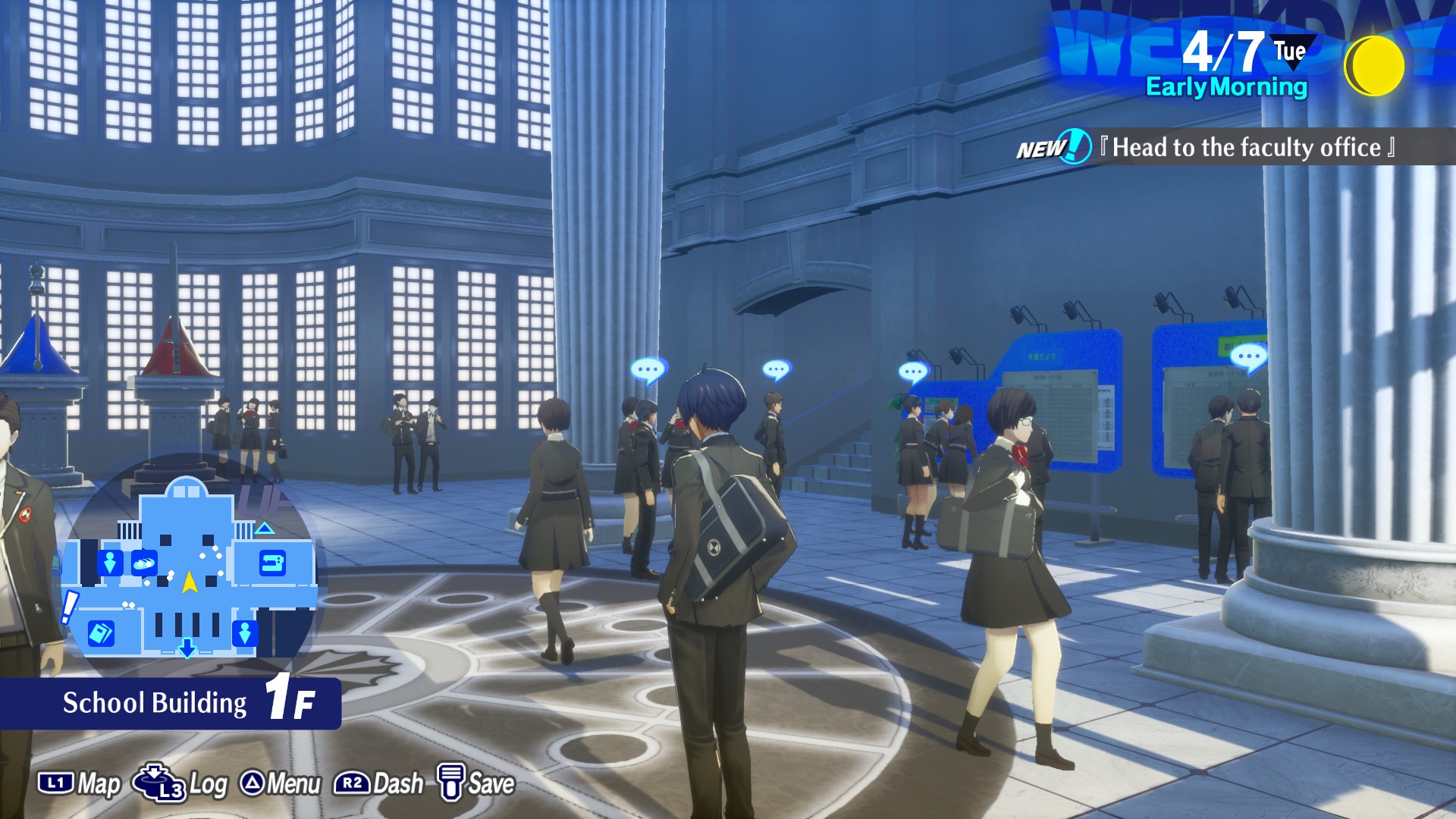Select the sewing machine icon on the minimap
The image size is (1456, 819).
[272, 563]
